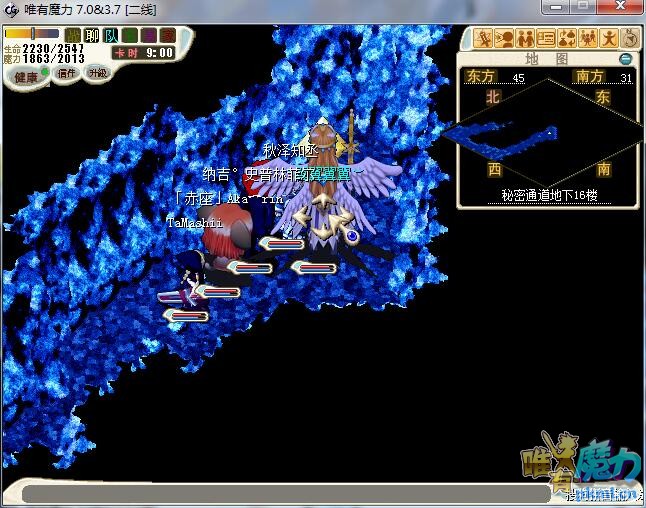This screenshot has height=508, width=646.
Task: Open the ID card icon in toolbar
Action: coord(546,39)
